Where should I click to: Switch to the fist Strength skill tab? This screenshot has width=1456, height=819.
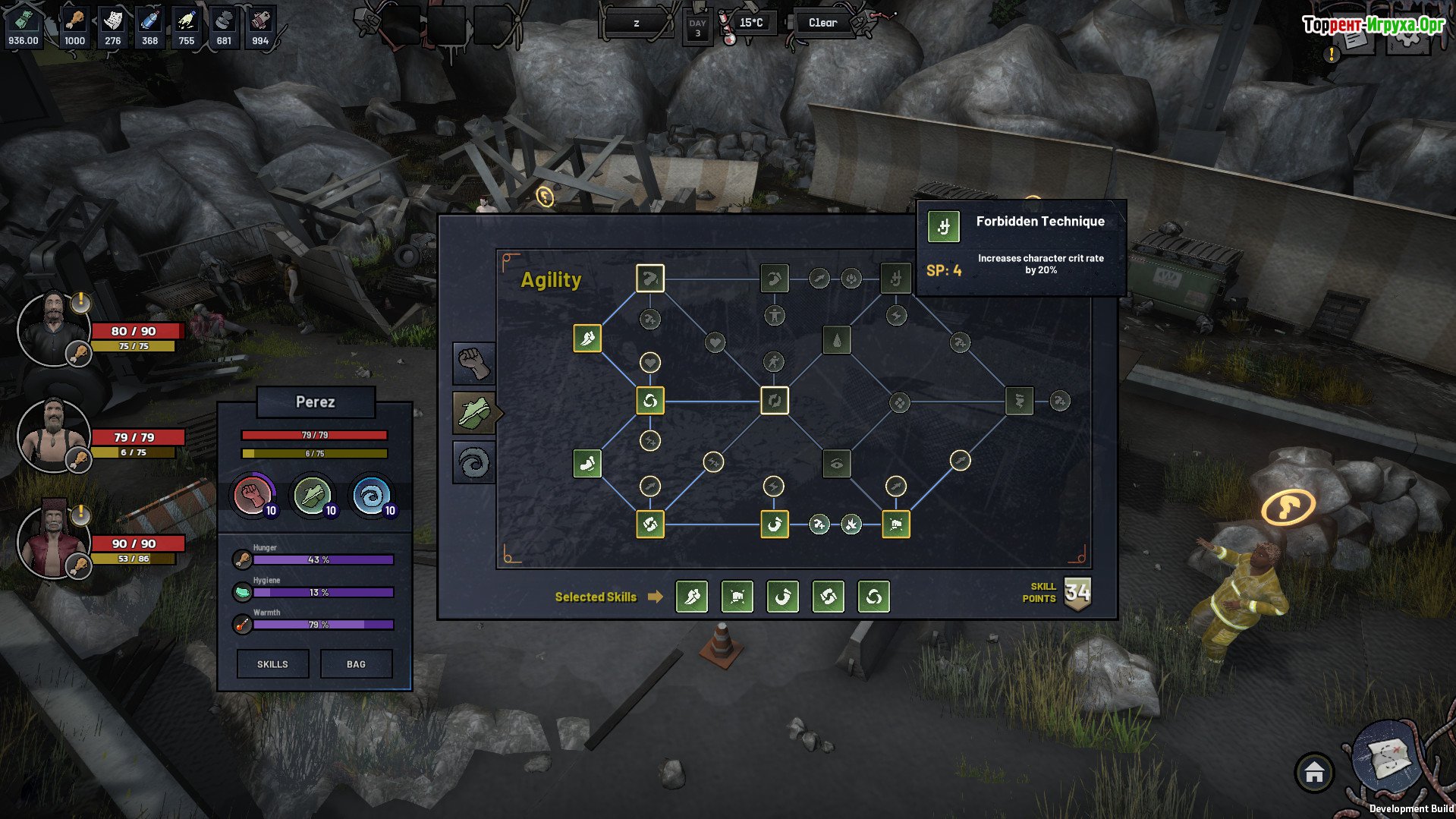point(473,363)
